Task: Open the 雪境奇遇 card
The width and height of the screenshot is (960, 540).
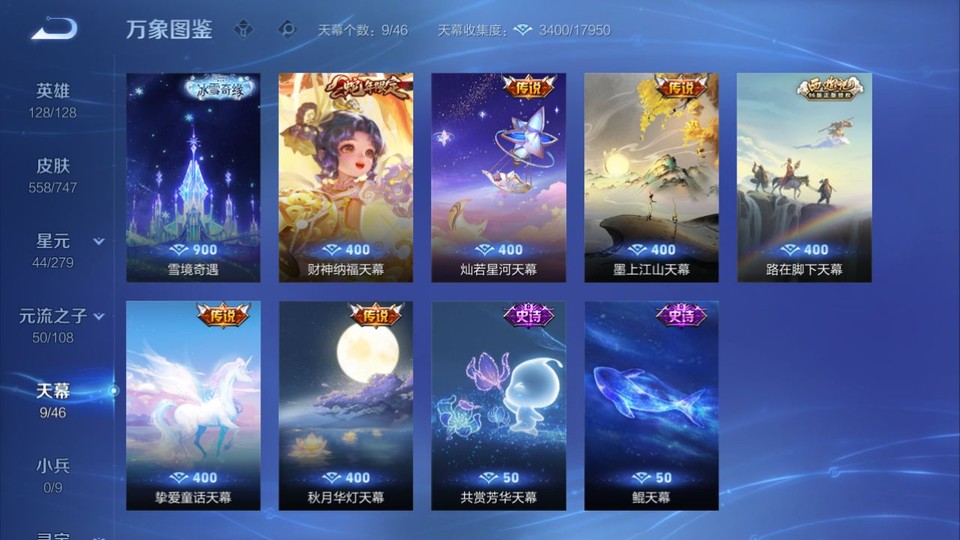Action: [x=193, y=177]
